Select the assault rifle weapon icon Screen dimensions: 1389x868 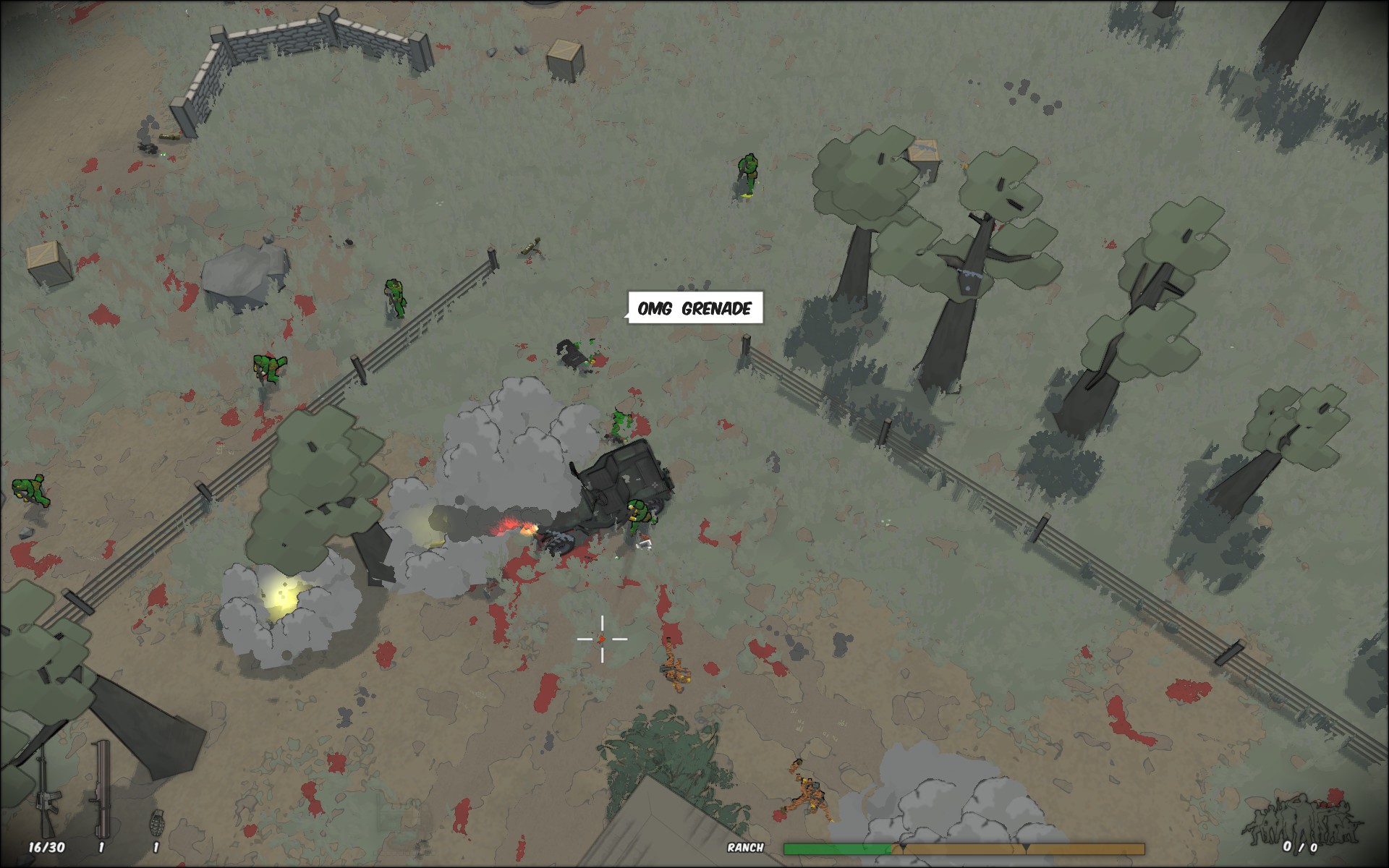(41, 792)
